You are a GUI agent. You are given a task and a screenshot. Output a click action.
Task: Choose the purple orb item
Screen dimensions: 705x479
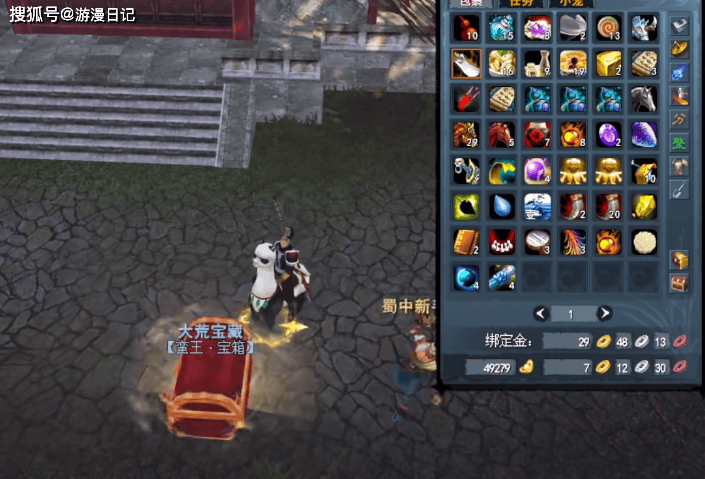(x=537, y=170)
